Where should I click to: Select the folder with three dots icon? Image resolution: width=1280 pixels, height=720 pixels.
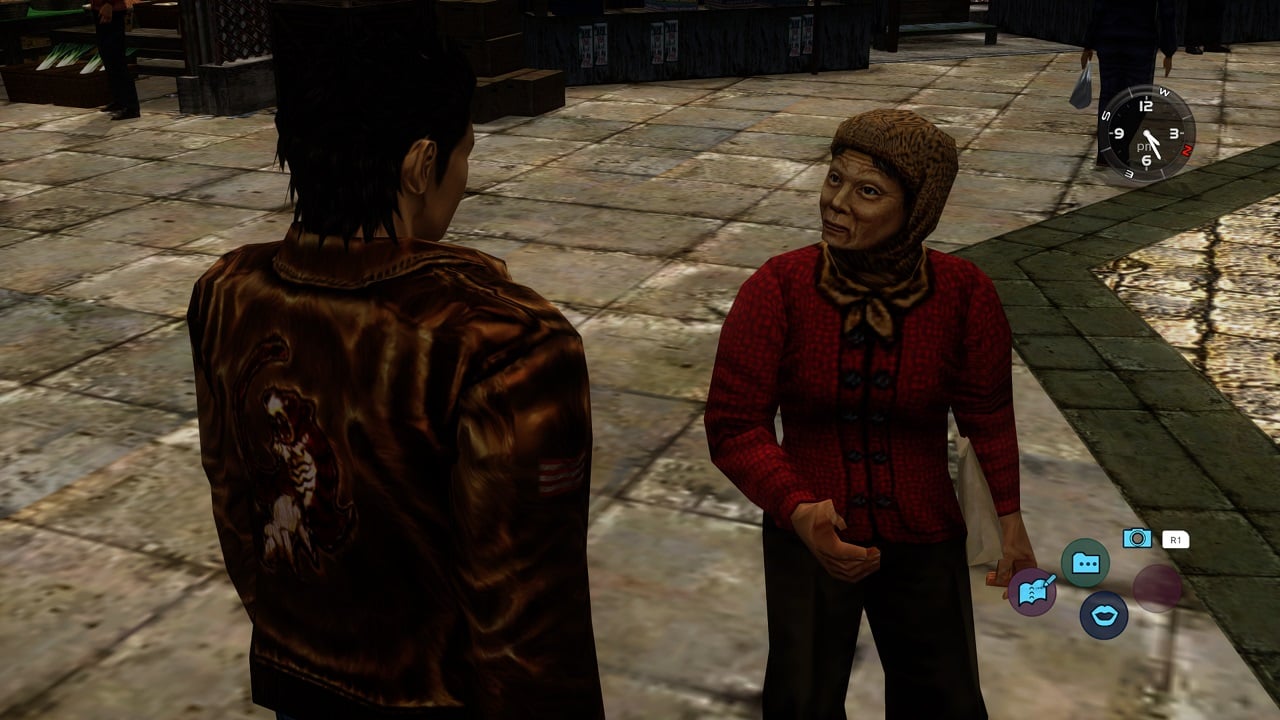(1085, 563)
